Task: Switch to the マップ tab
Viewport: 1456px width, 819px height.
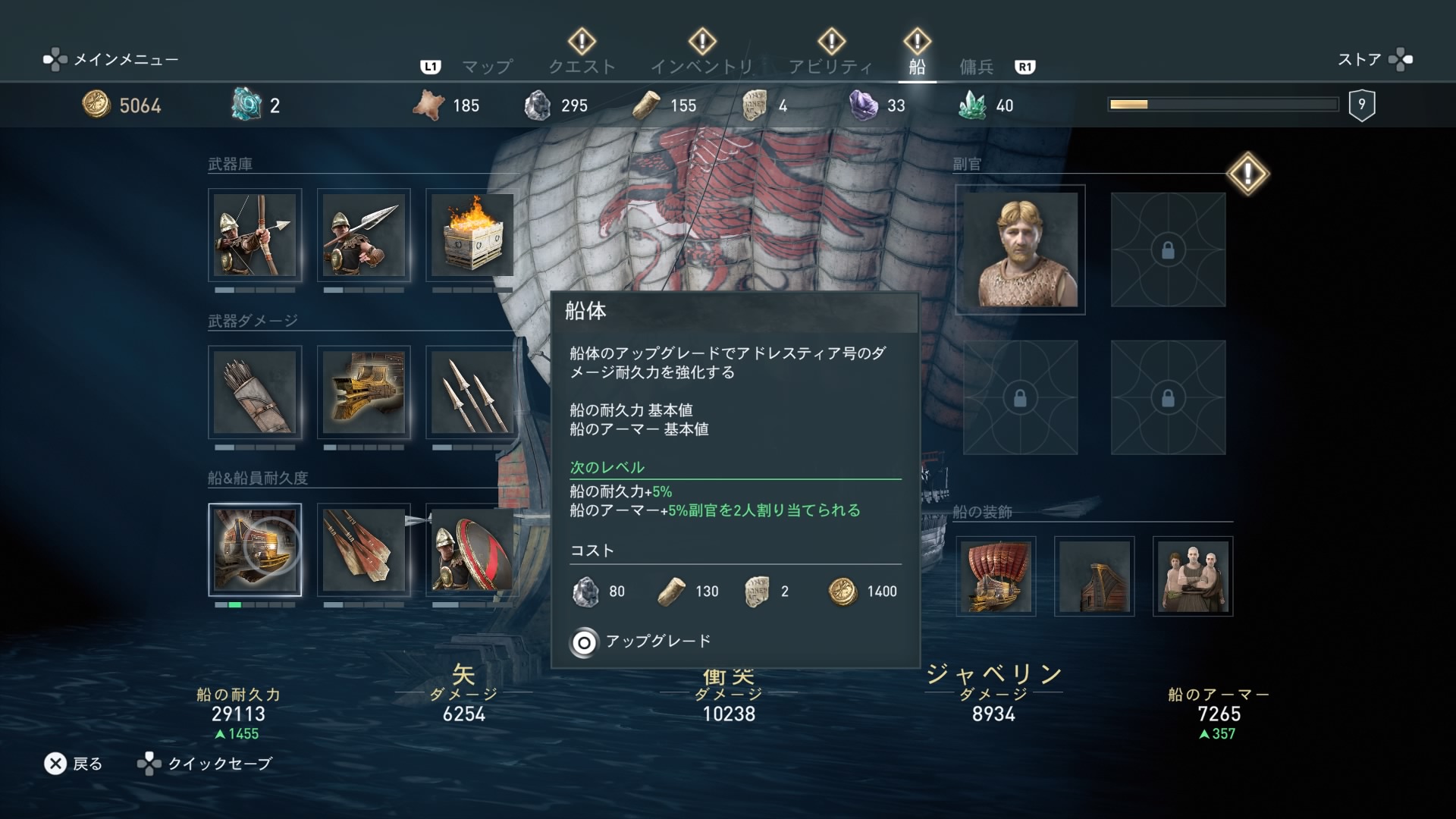Action: coord(487,67)
